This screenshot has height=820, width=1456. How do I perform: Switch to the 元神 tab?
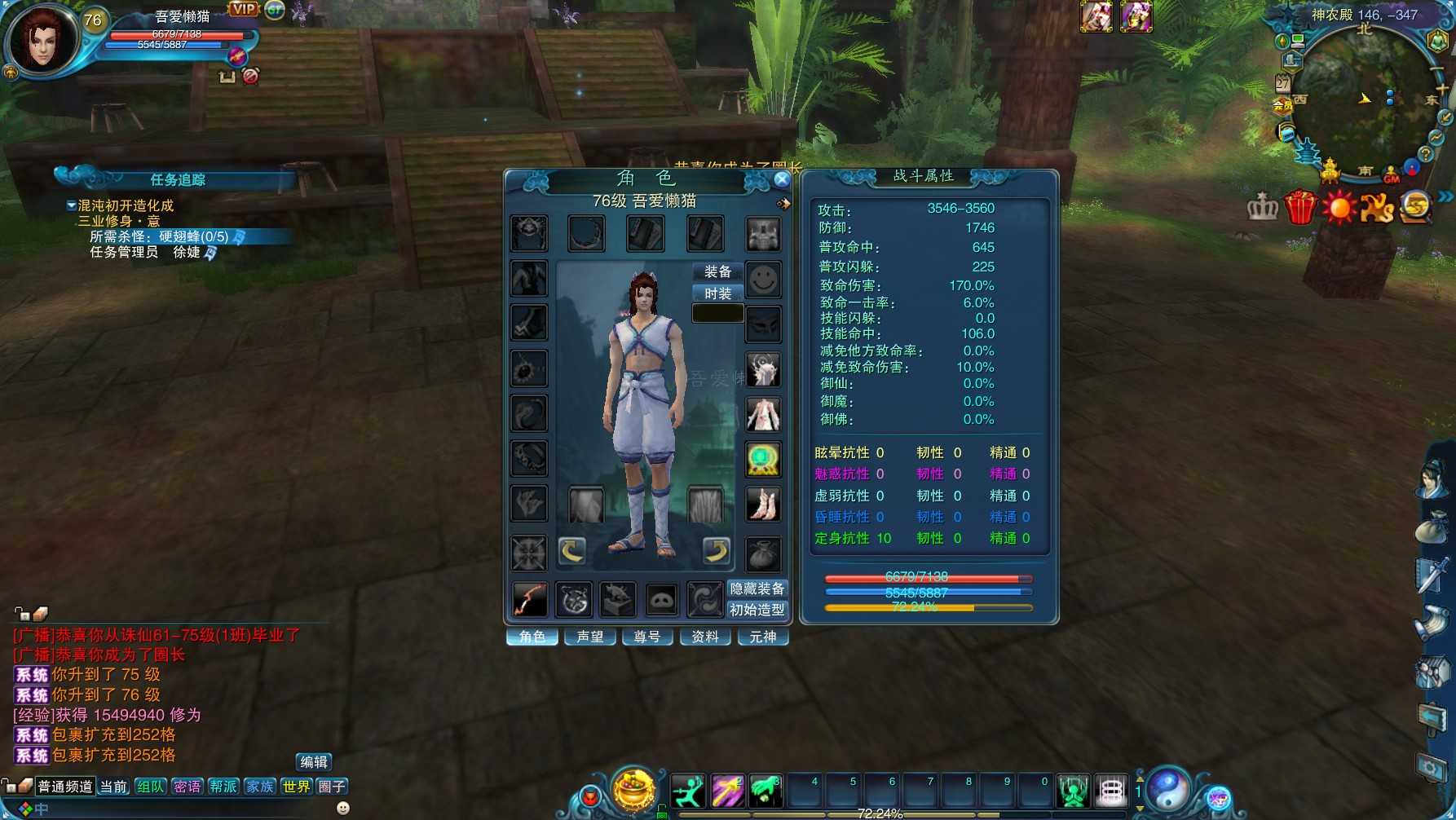pyautogui.click(x=763, y=637)
